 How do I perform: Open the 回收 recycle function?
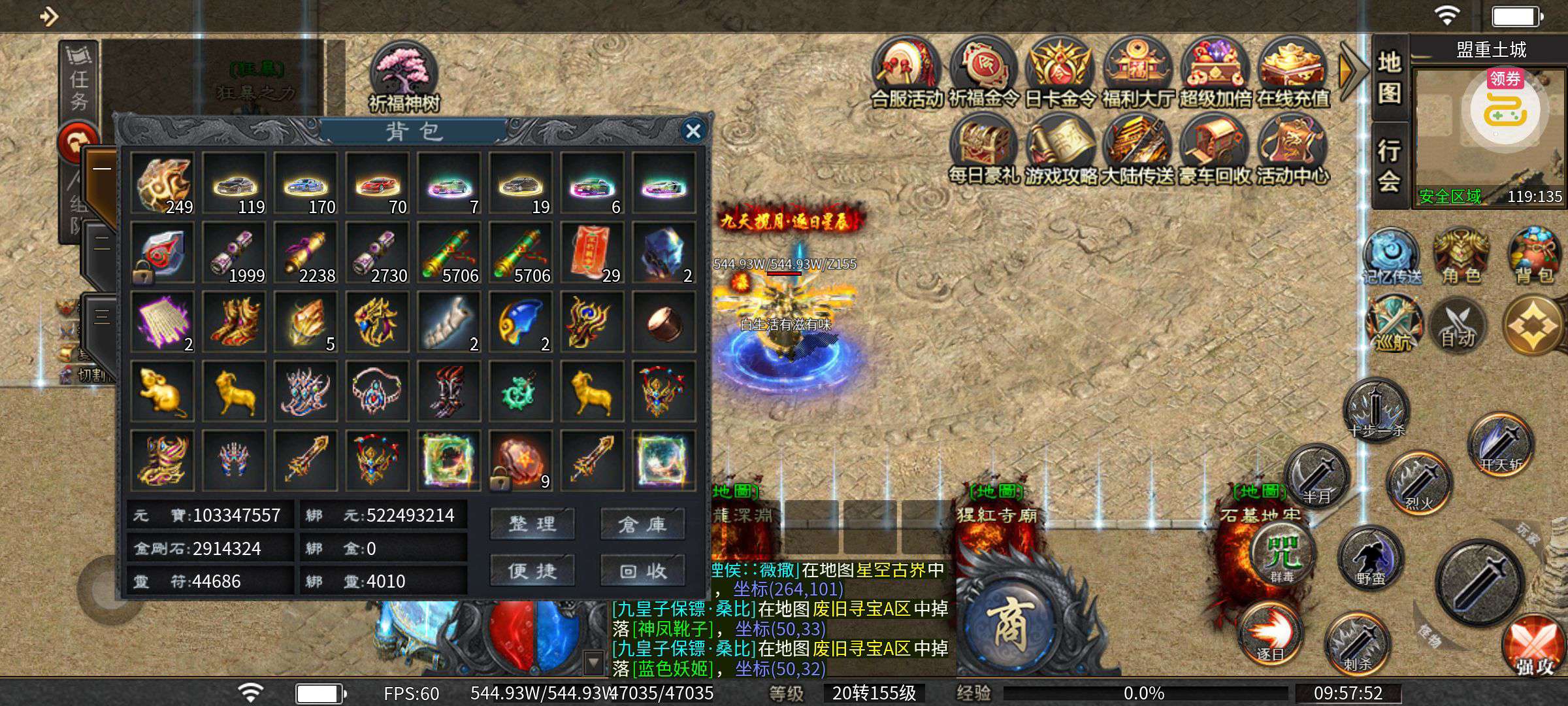[x=643, y=570]
